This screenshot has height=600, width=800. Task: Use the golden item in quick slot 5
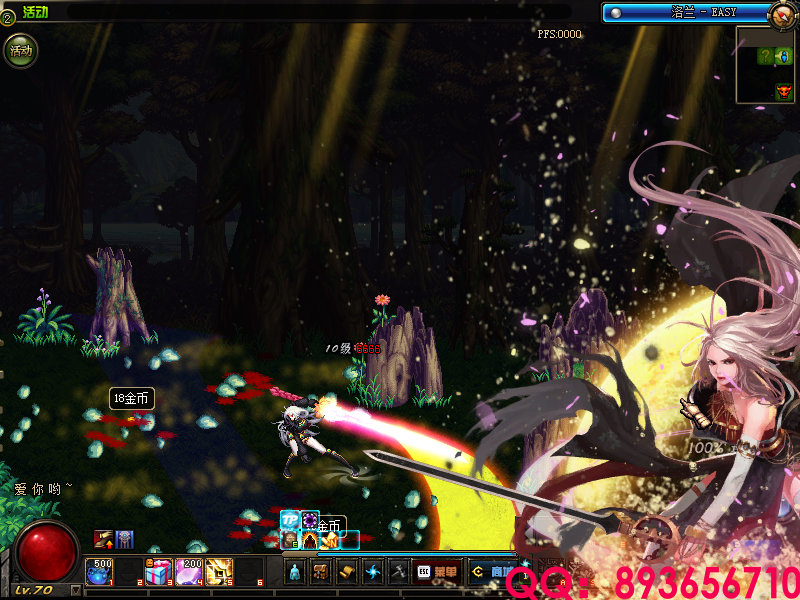click(218, 572)
